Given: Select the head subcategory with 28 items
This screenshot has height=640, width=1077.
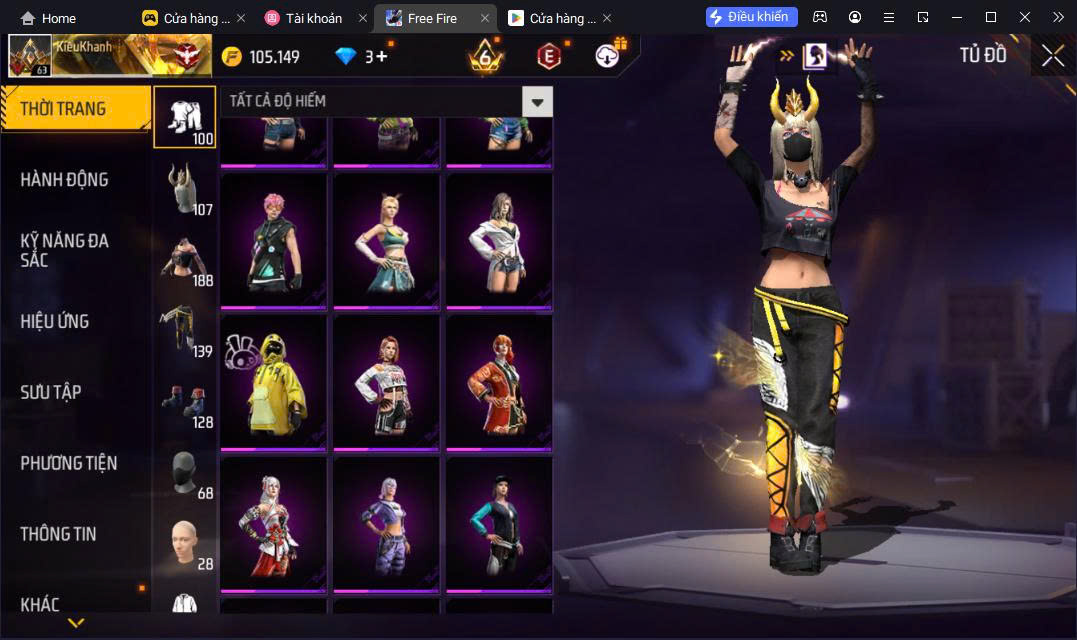Looking at the screenshot, I should pos(184,545).
